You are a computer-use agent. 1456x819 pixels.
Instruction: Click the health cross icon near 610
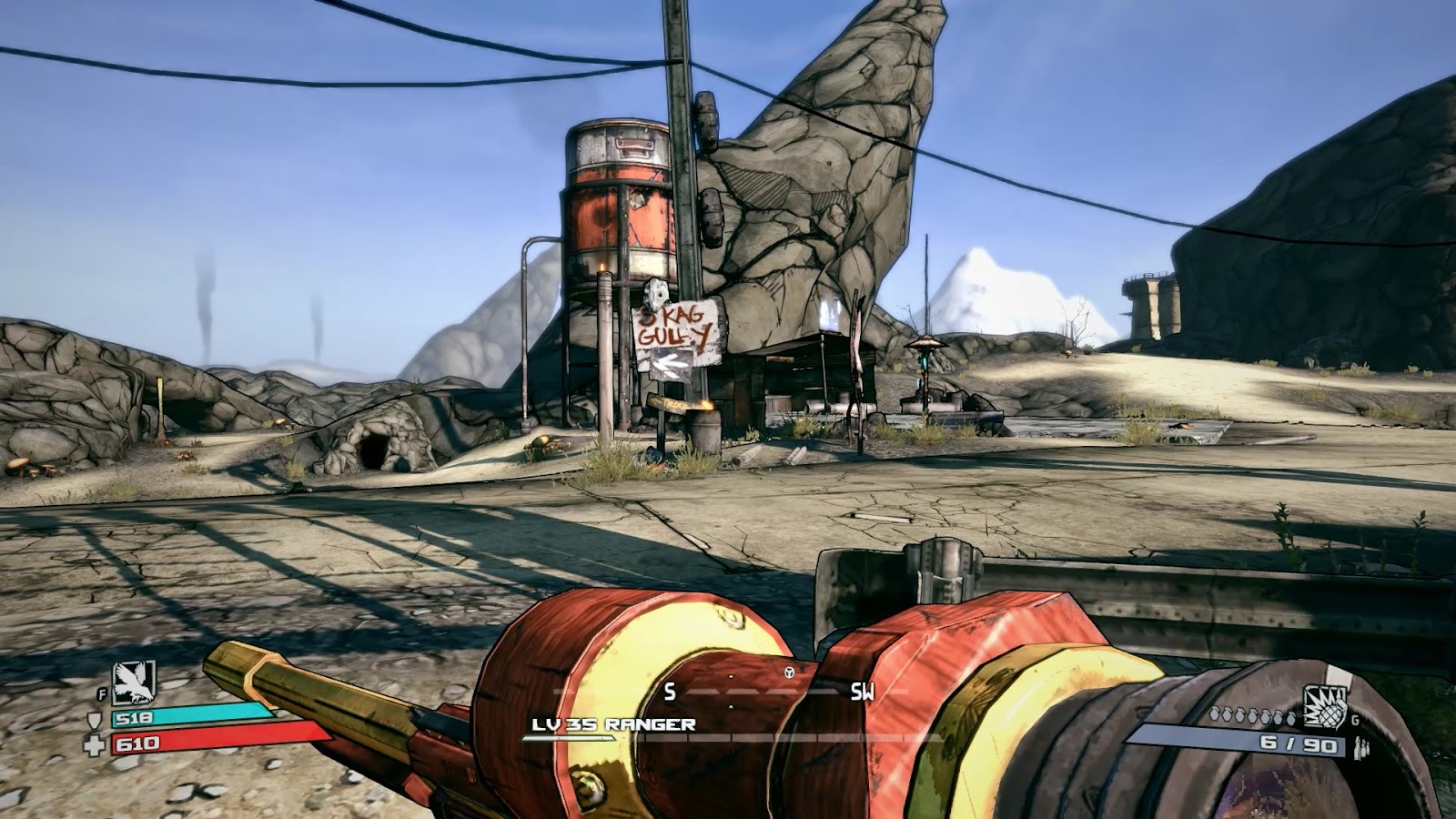coord(95,744)
